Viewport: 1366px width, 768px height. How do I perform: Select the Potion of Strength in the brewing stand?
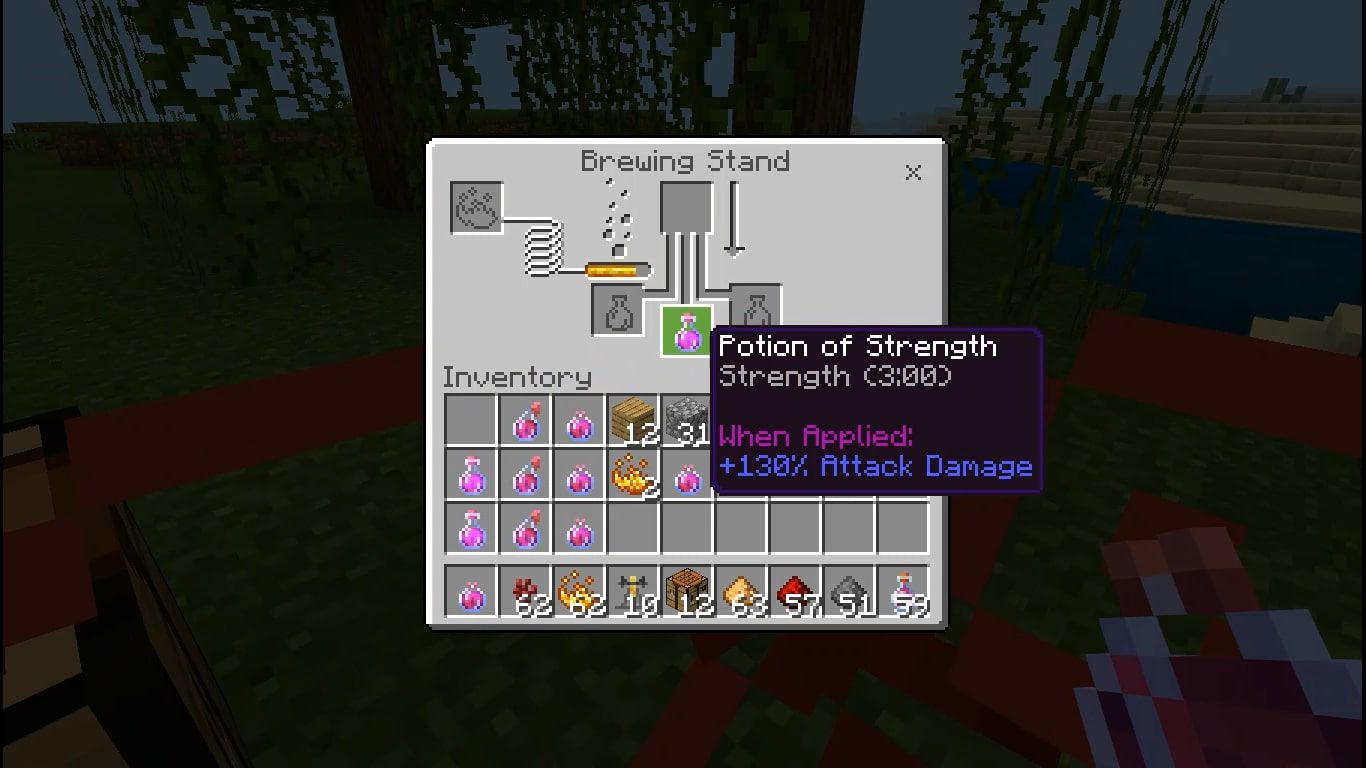pos(688,332)
